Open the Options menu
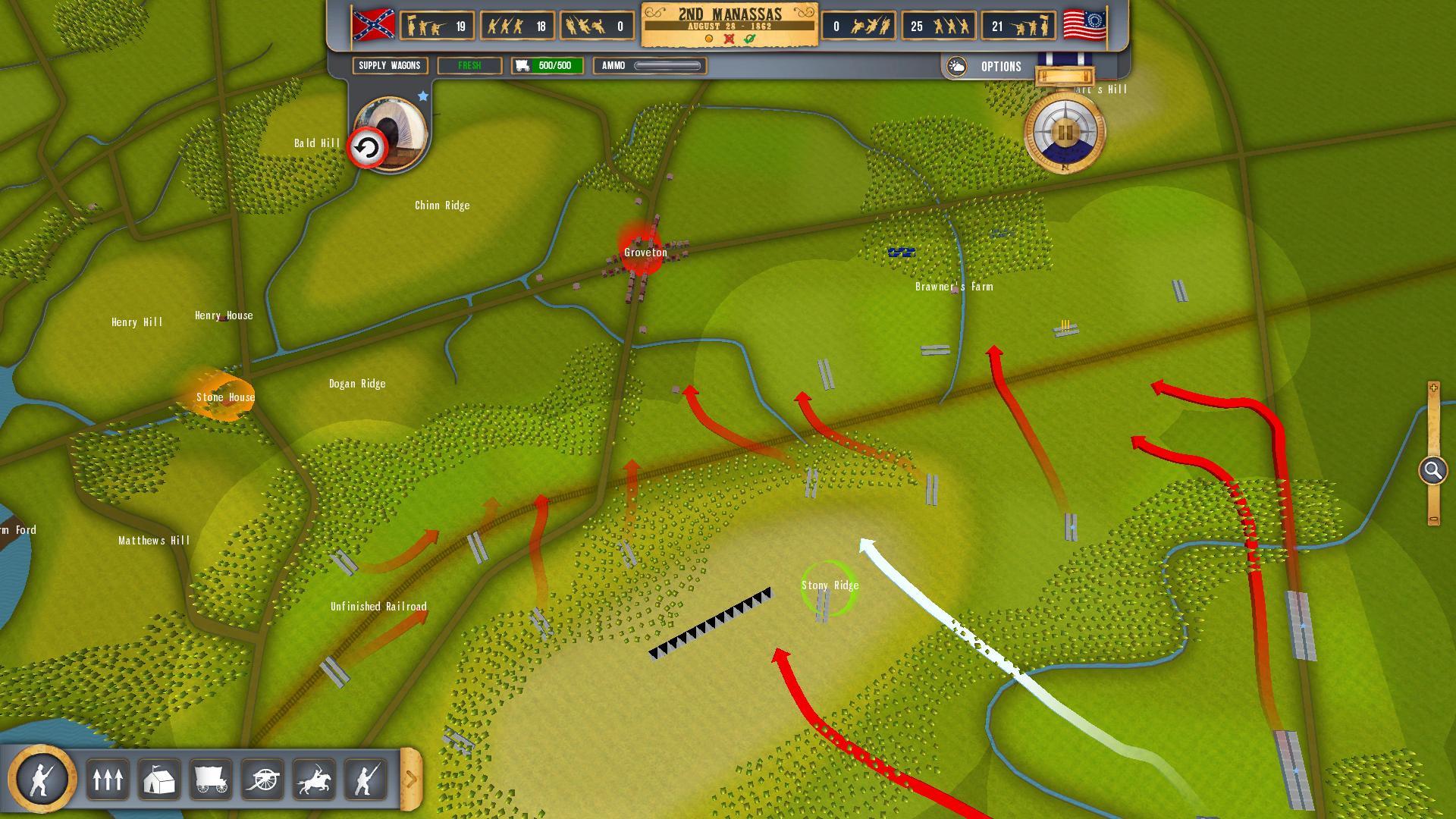The width and height of the screenshot is (1456, 819). click(x=1001, y=67)
